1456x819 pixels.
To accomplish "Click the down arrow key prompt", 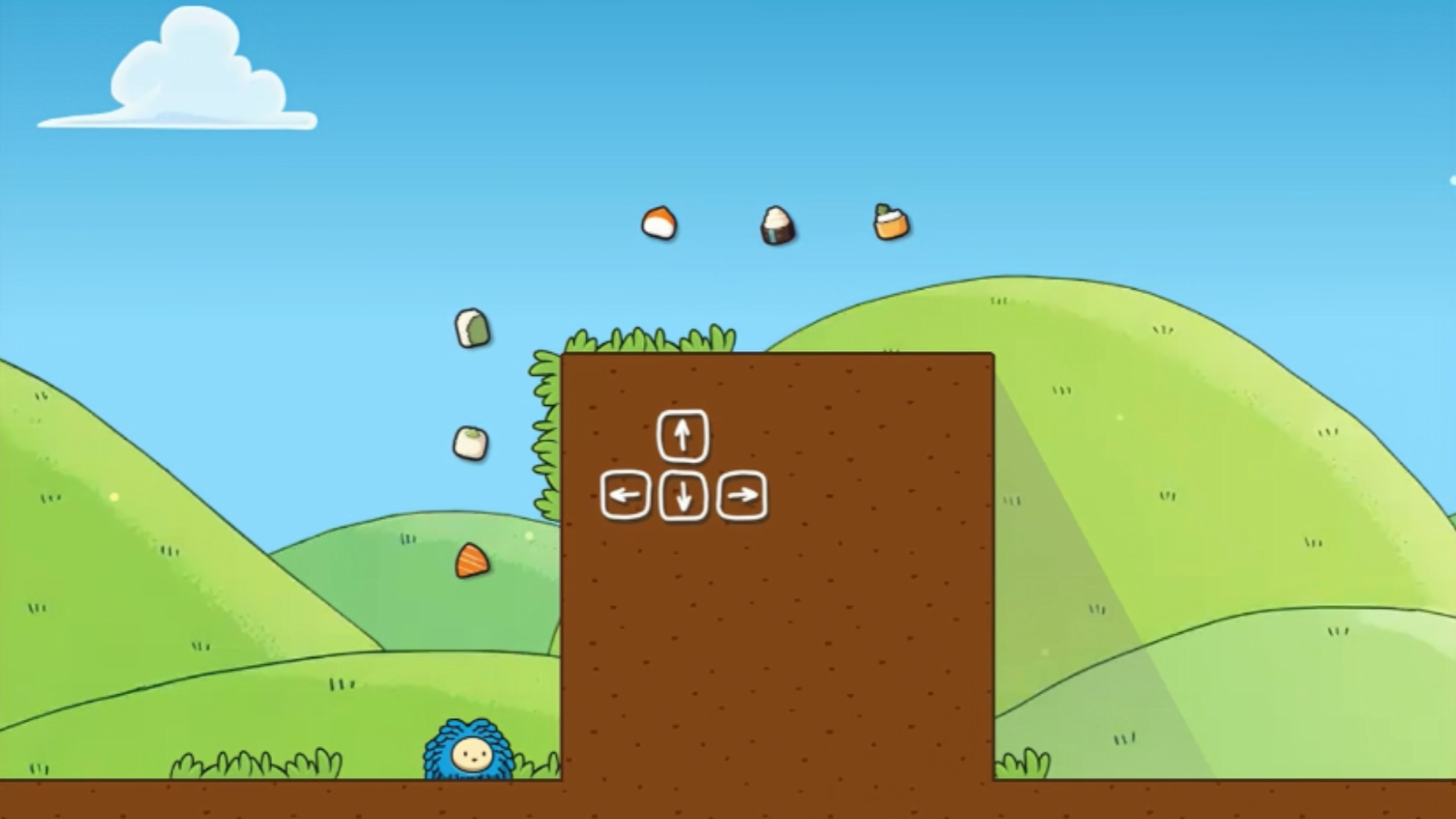I will tap(682, 496).
